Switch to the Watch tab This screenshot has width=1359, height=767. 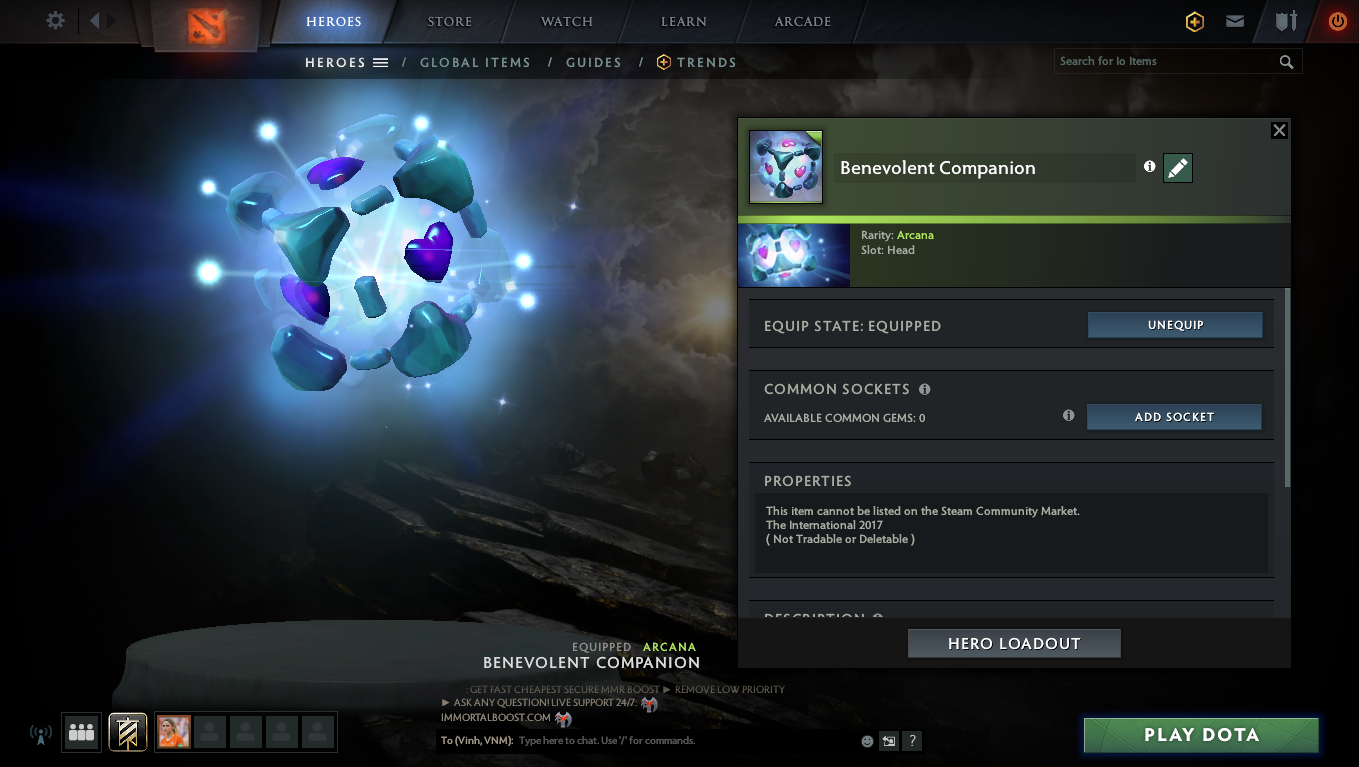[566, 21]
